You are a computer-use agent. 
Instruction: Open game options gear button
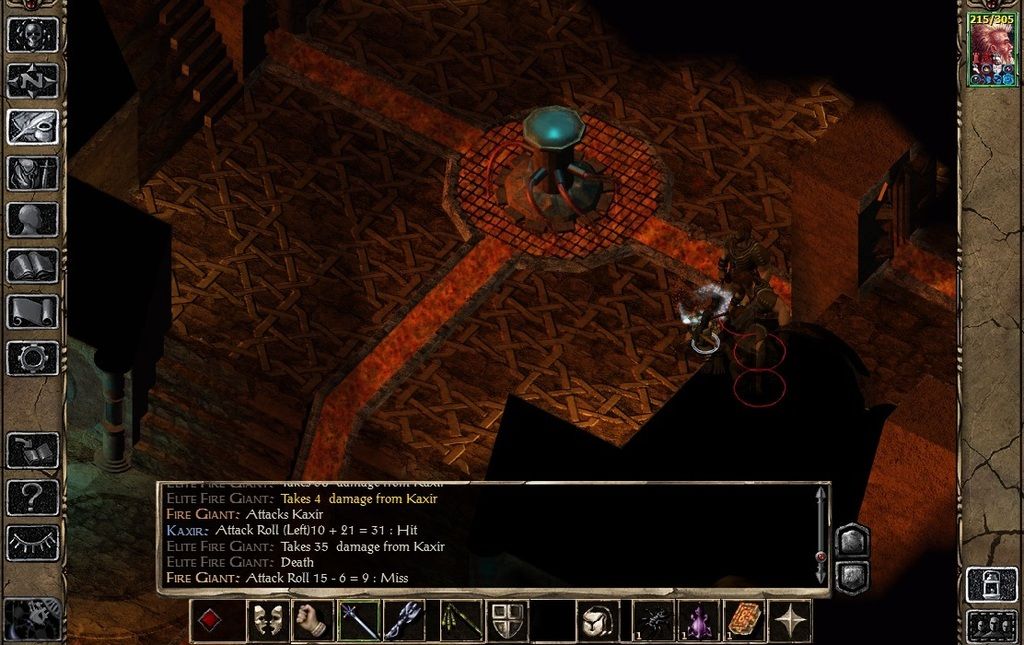point(33,357)
